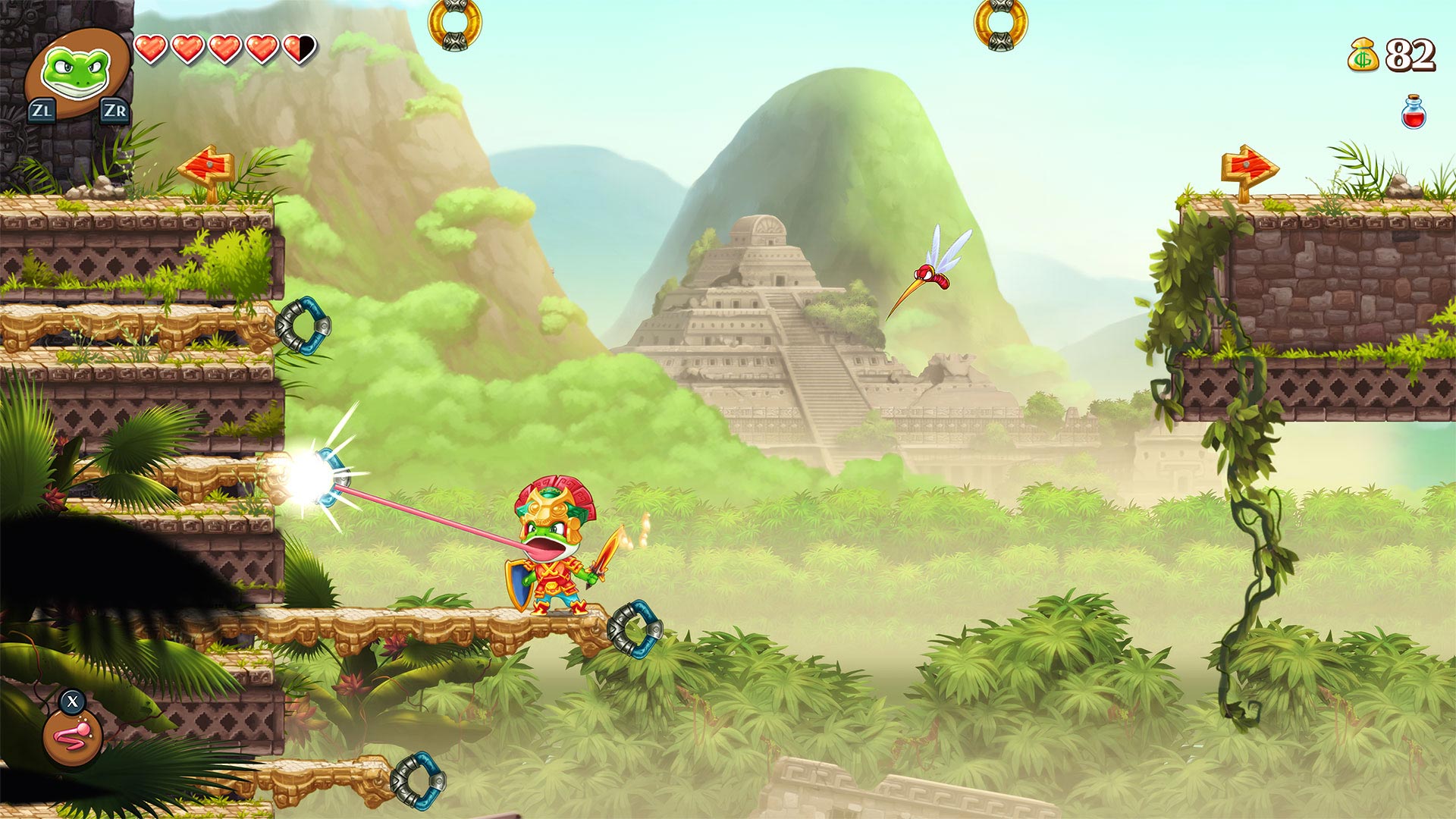Toggle the first full heart in the health bar
This screenshot has height=819, width=1456.
[149, 48]
